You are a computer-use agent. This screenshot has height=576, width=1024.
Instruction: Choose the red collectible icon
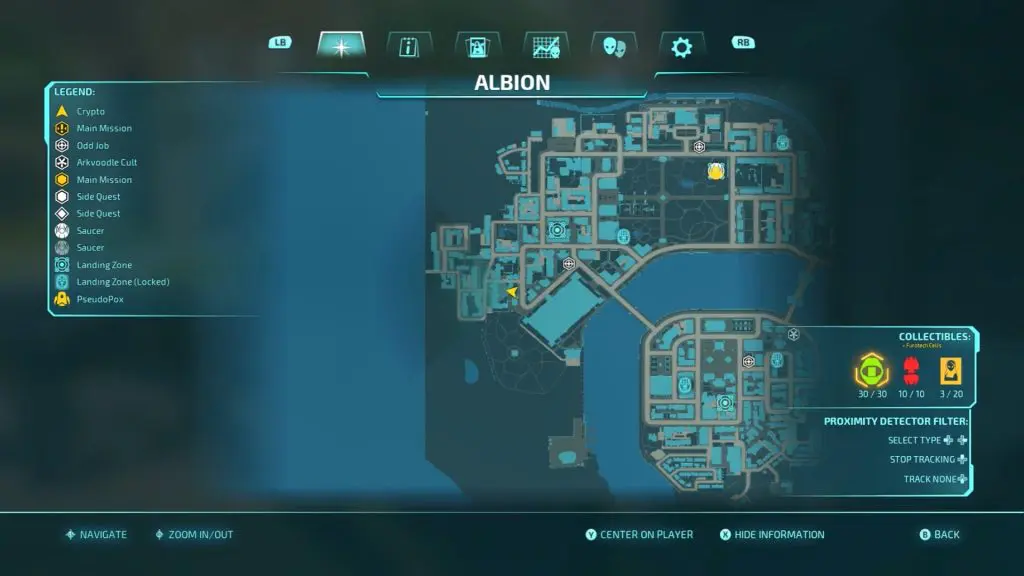911,371
